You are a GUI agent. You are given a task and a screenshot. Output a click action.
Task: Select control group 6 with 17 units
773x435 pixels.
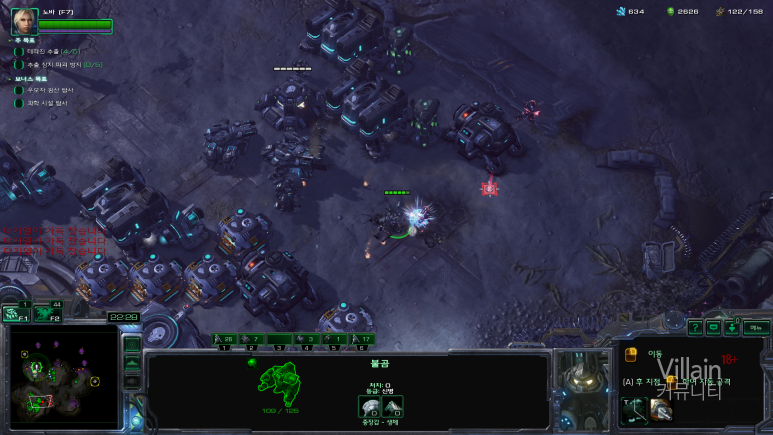pyautogui.click(x=364, y=340)
